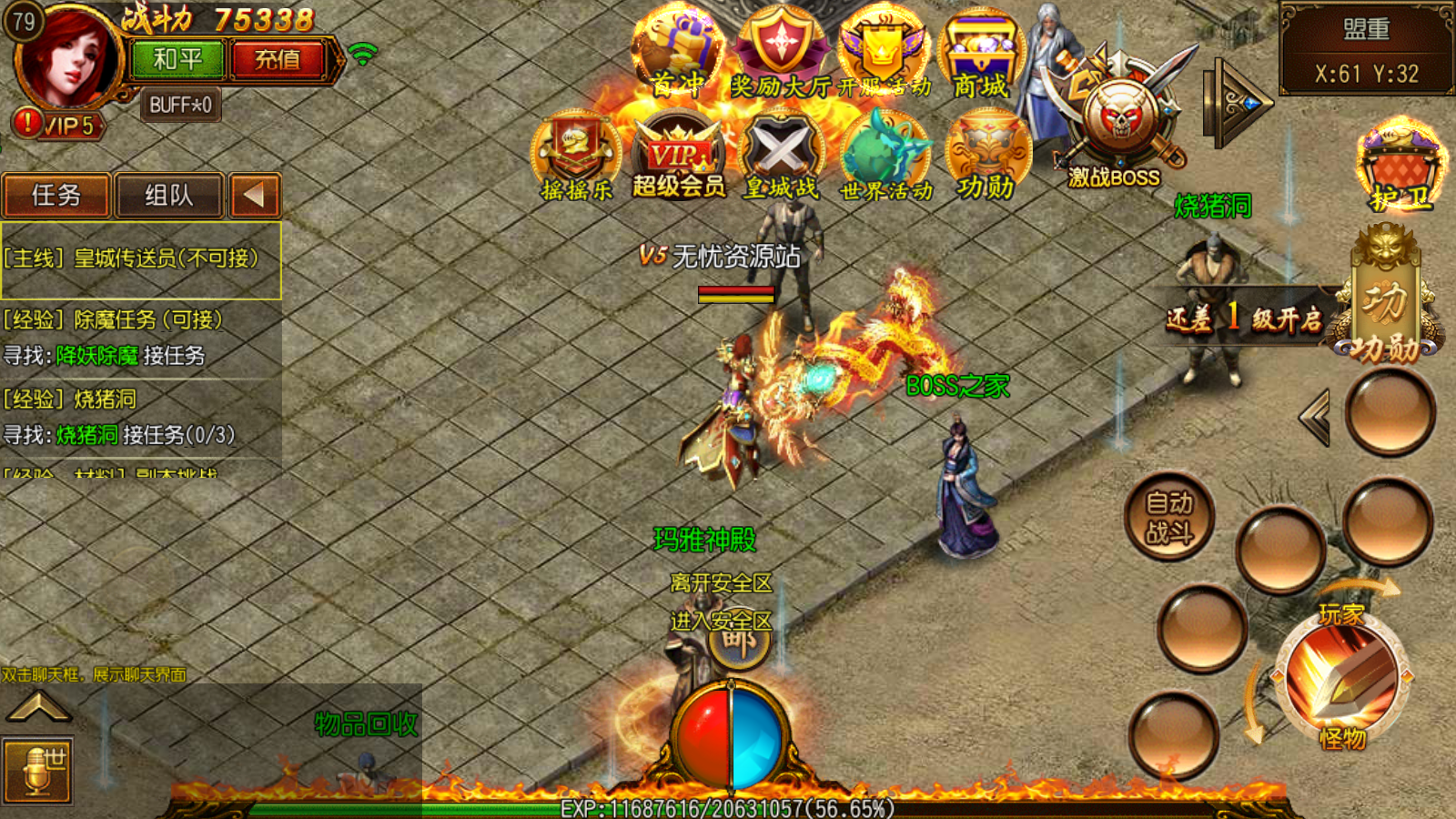The image size is (1456, 819).
Task: Select the 除魔任务 quest entry
Action: click(x=114, y=319)
